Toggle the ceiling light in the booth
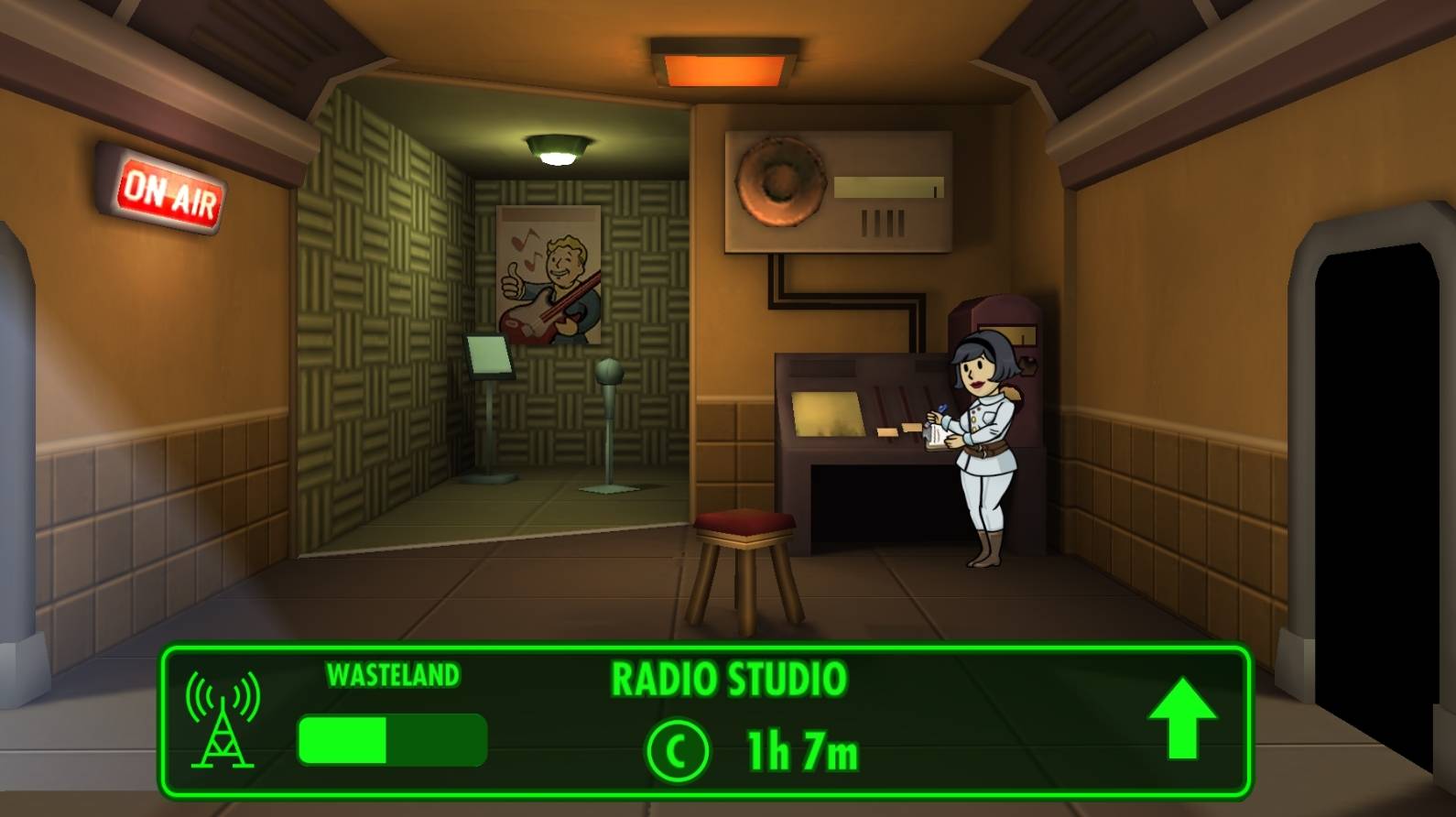The height and width of the screenshot is (817, 1456). 559,148
